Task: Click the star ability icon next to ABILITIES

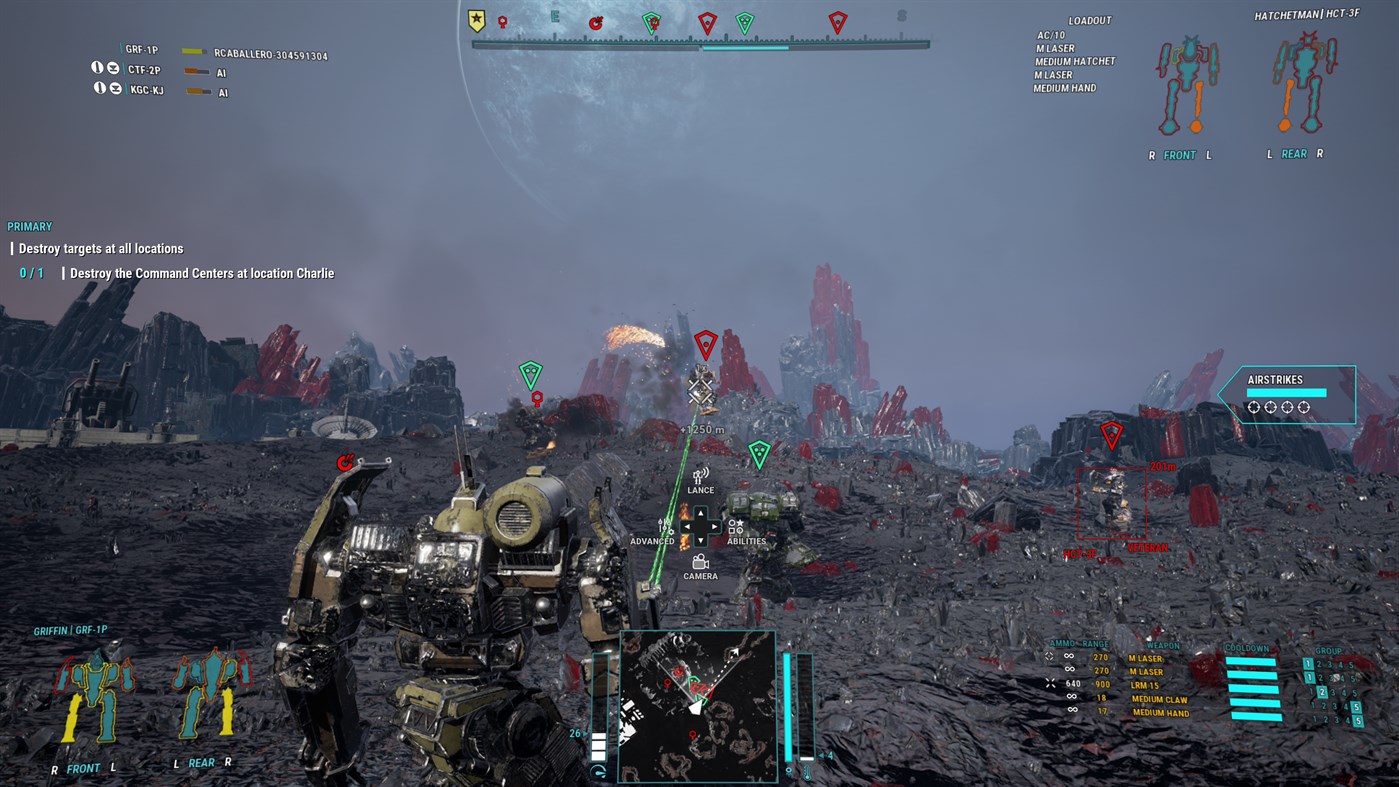Action: pos(741,523)
